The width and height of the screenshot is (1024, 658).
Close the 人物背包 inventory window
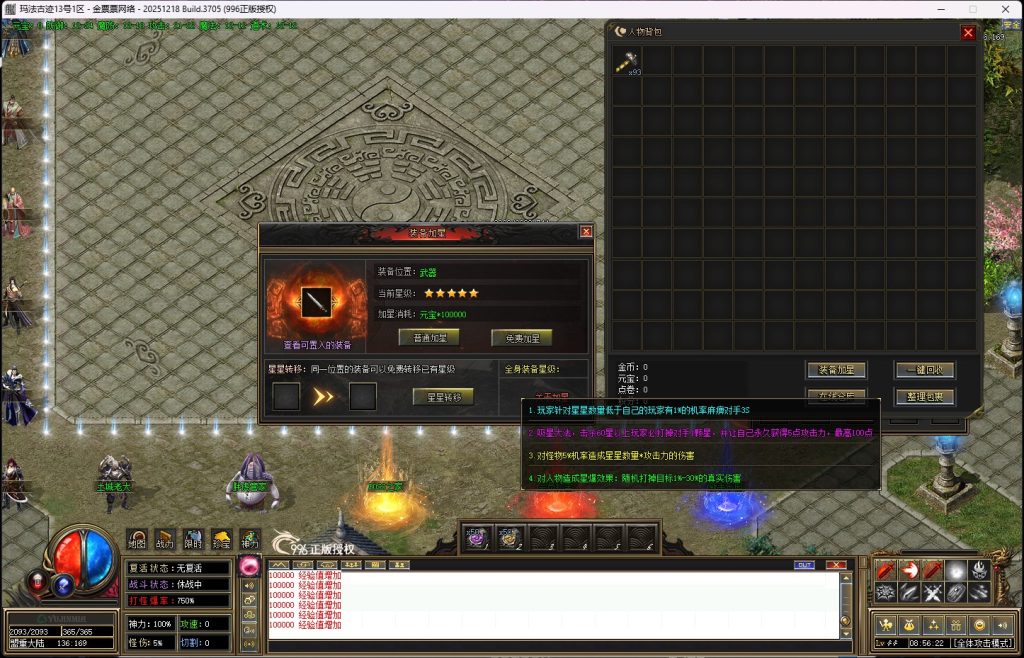point(967,32)
